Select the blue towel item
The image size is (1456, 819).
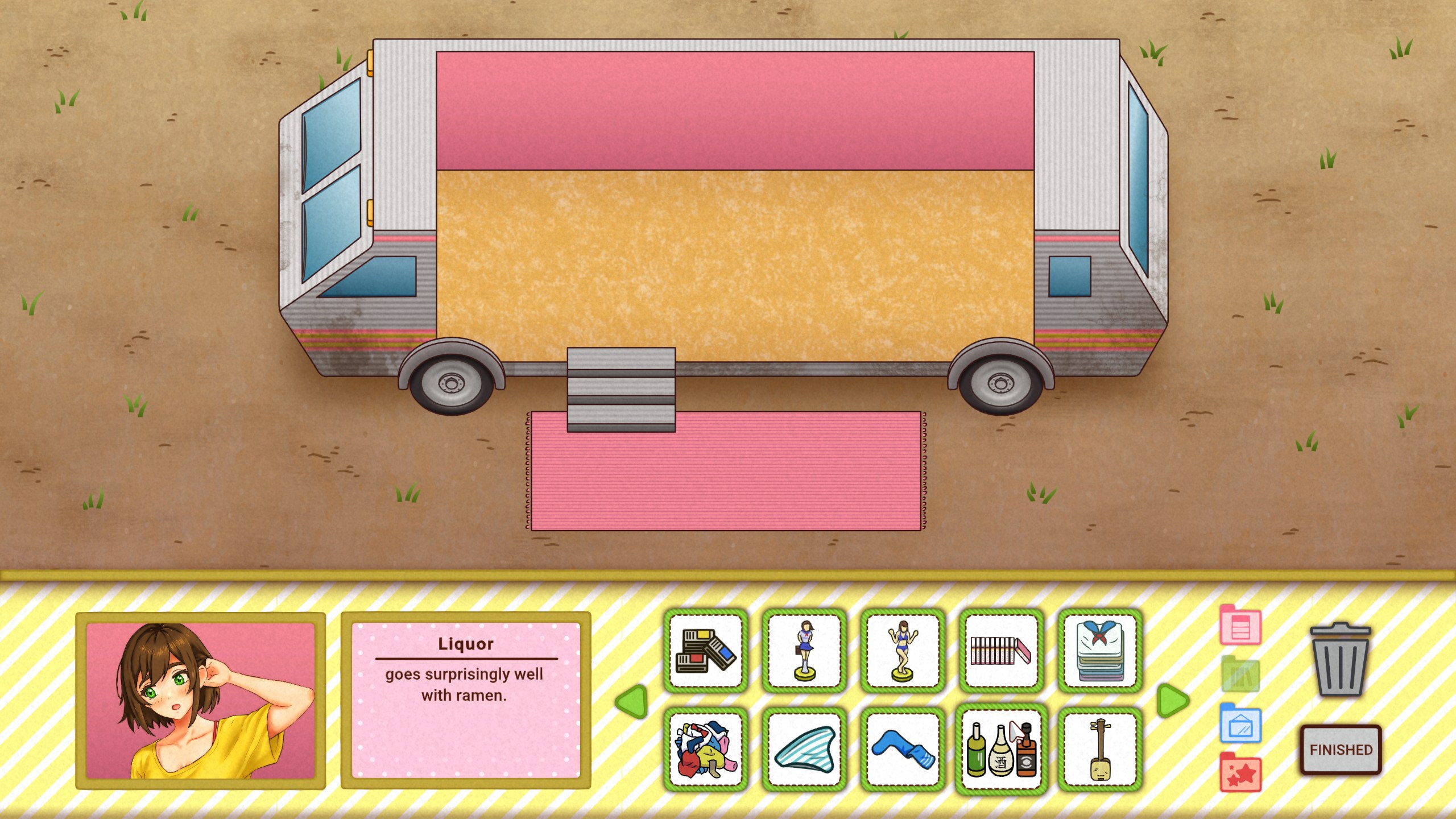tap(903, 750)
